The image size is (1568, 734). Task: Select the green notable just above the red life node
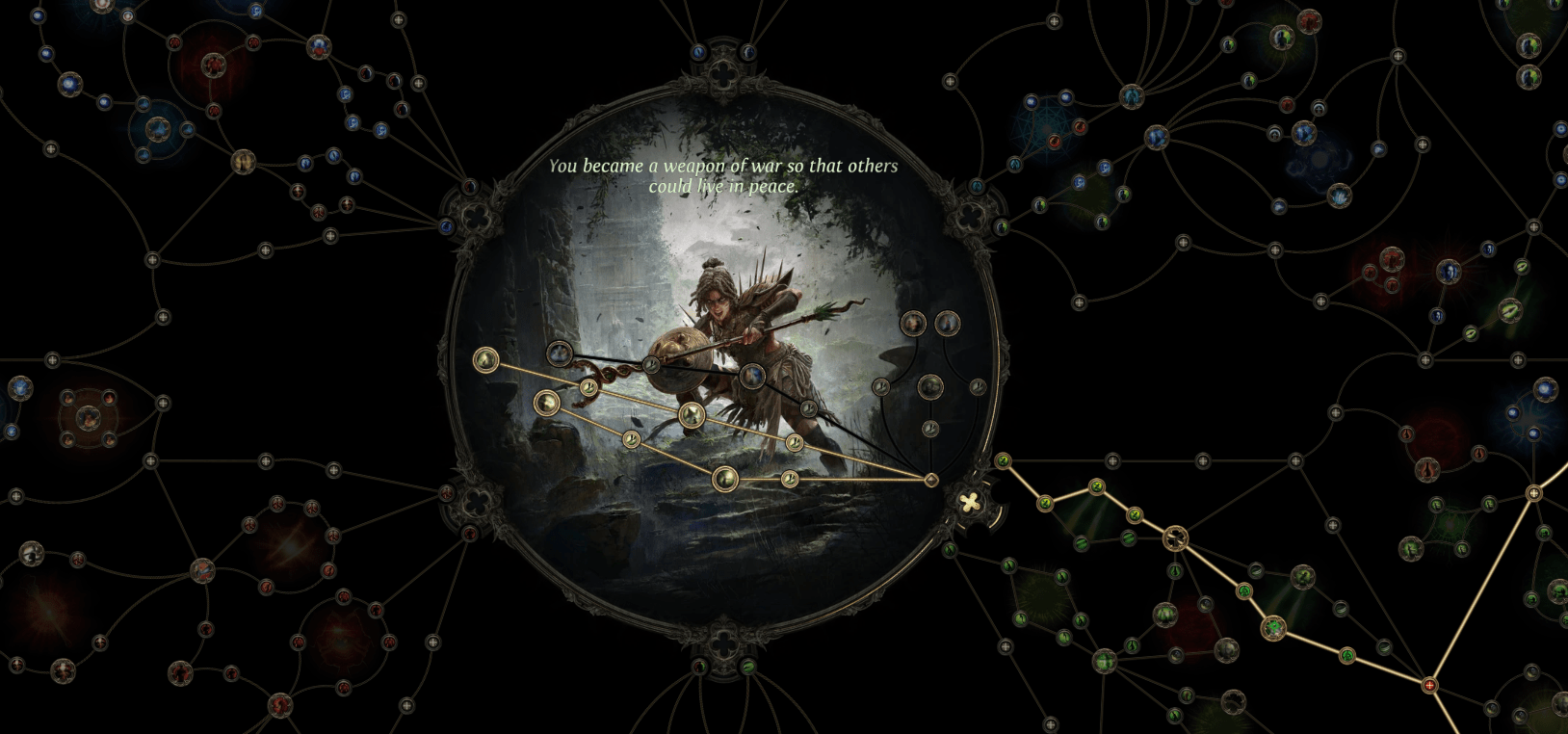pos(1346,656)
